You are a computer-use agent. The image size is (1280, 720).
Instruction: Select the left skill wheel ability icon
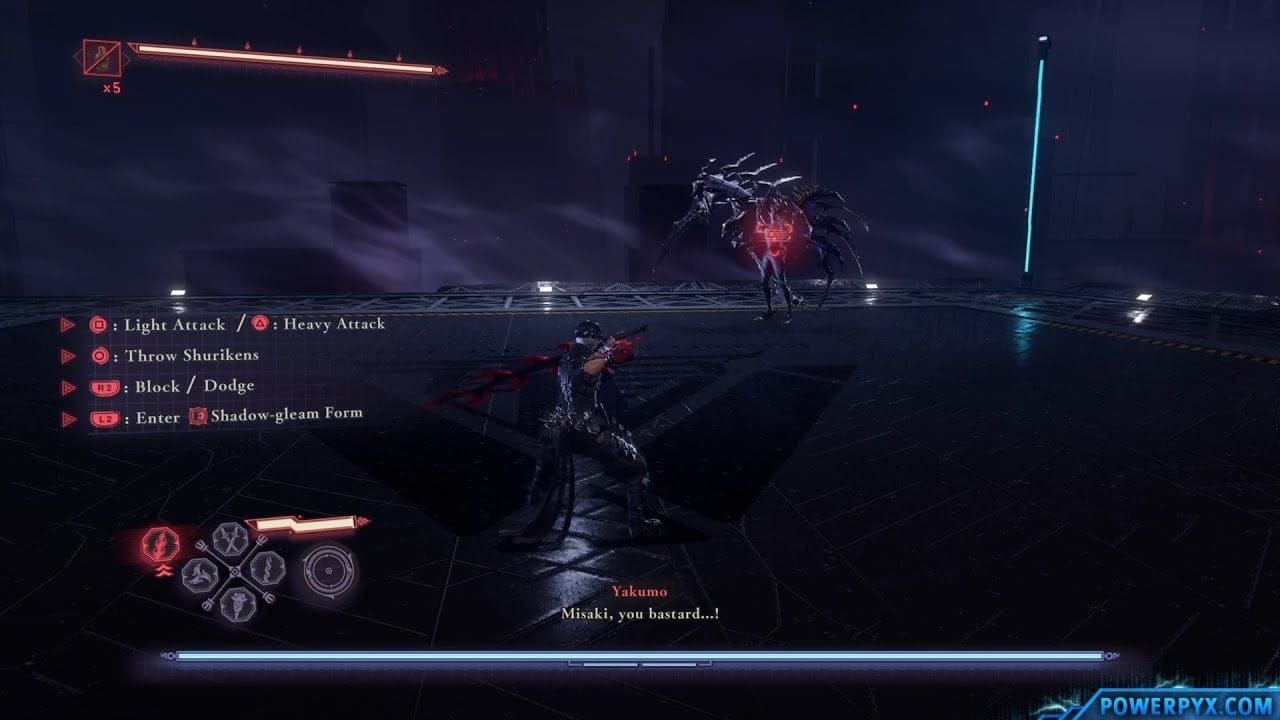pyautogui.click(x=200, y=576)
